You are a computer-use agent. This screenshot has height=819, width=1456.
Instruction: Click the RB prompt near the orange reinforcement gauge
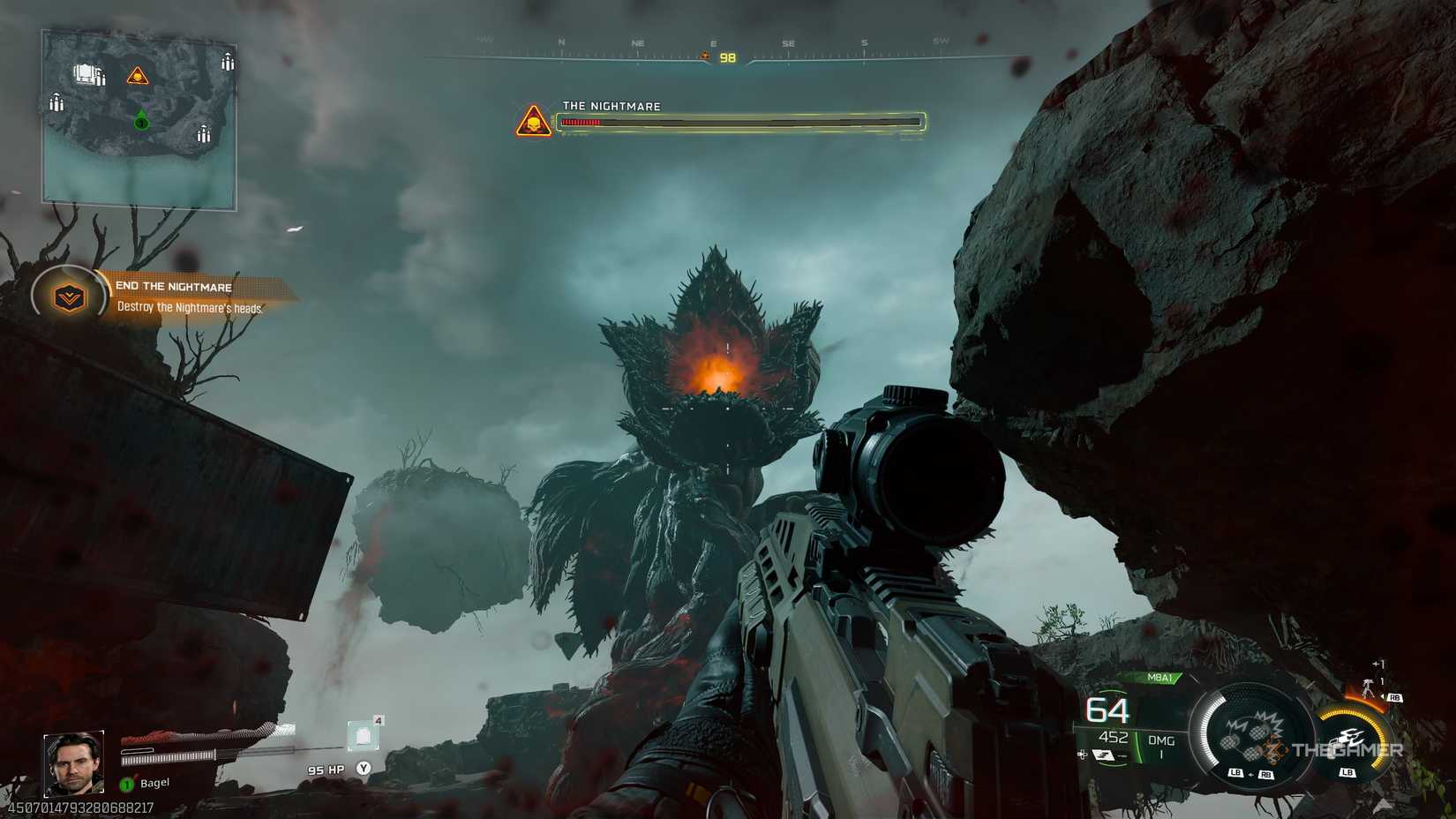click(1396, 698)
